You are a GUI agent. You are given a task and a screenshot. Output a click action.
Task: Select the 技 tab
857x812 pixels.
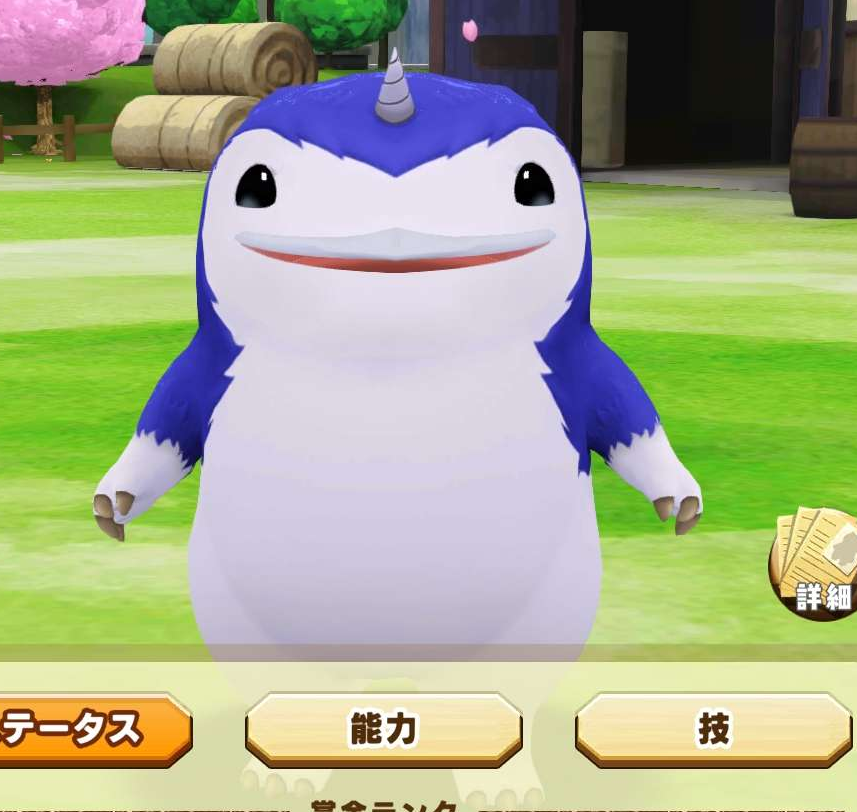point(713,730)
